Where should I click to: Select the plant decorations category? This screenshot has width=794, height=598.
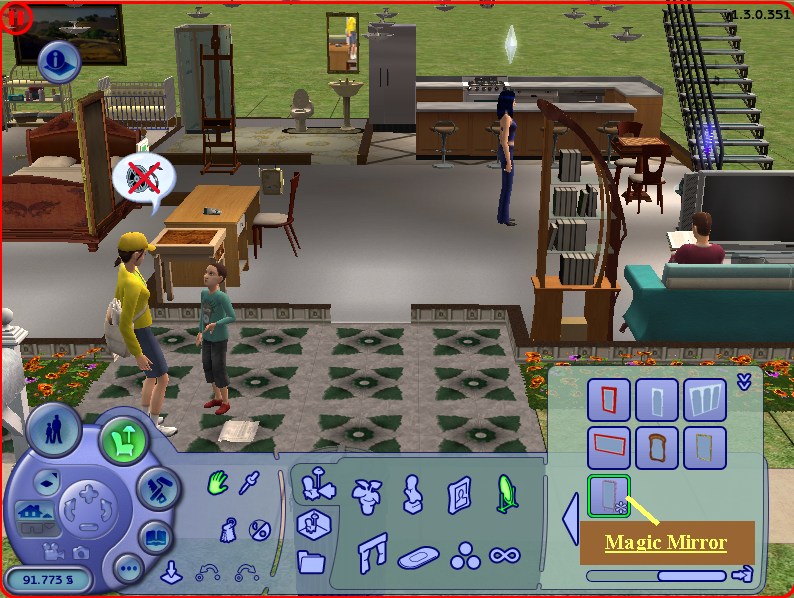pos(364,493)
